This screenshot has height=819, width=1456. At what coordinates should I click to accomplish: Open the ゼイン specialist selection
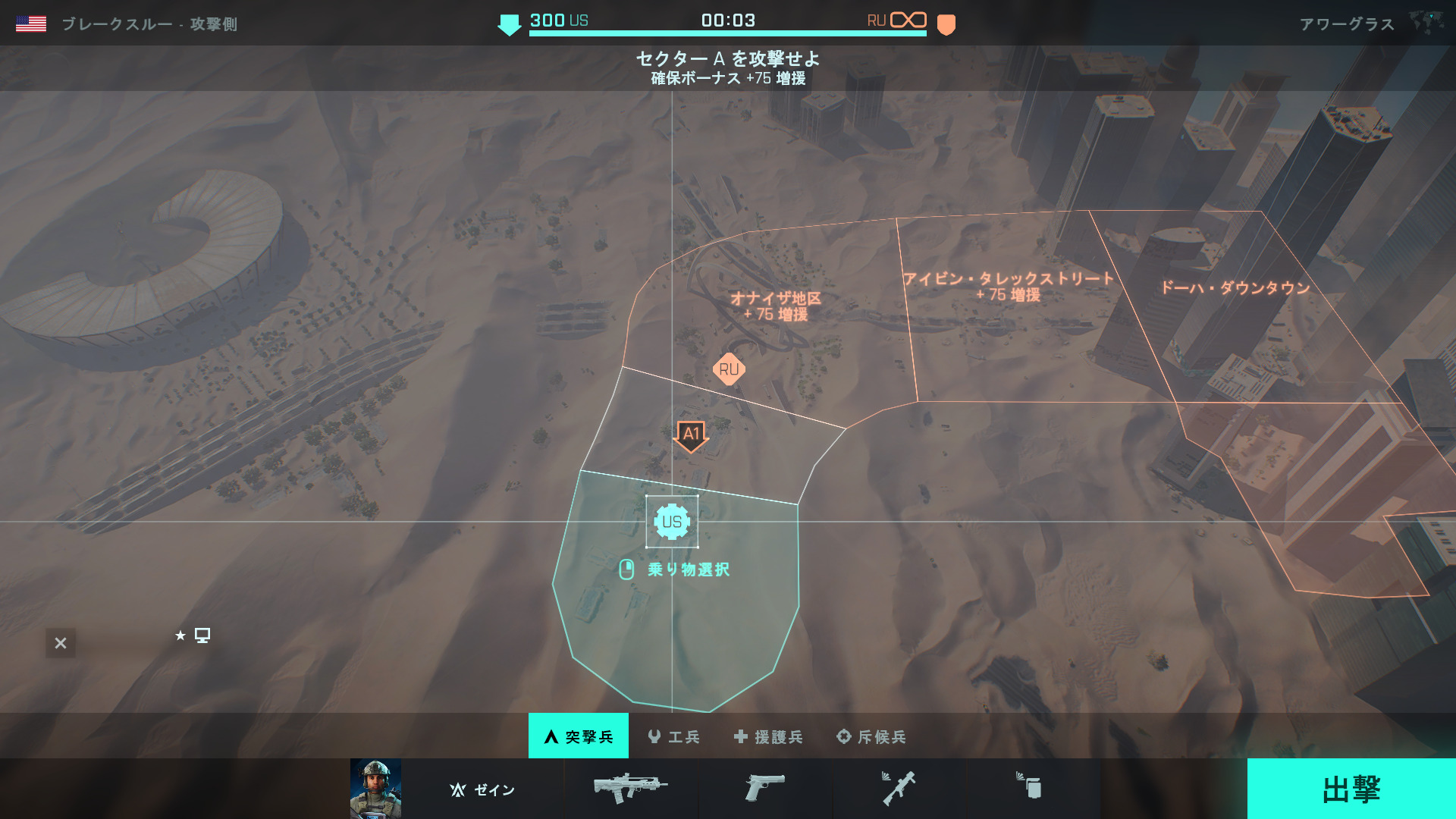(482, 789)
